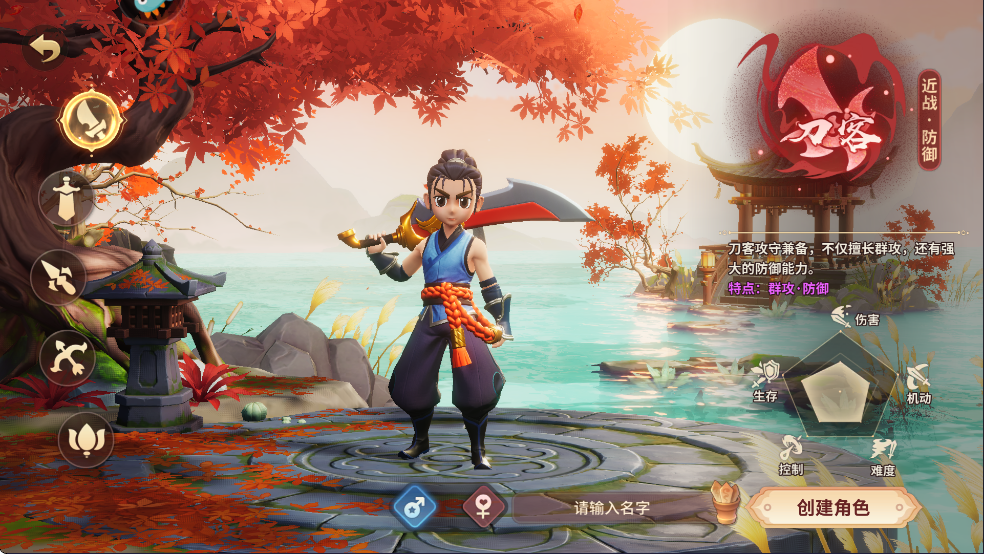Go back with the return arrow
This screenshot has width=984, height=554.
pyautogui.click(x=43, y=47)
